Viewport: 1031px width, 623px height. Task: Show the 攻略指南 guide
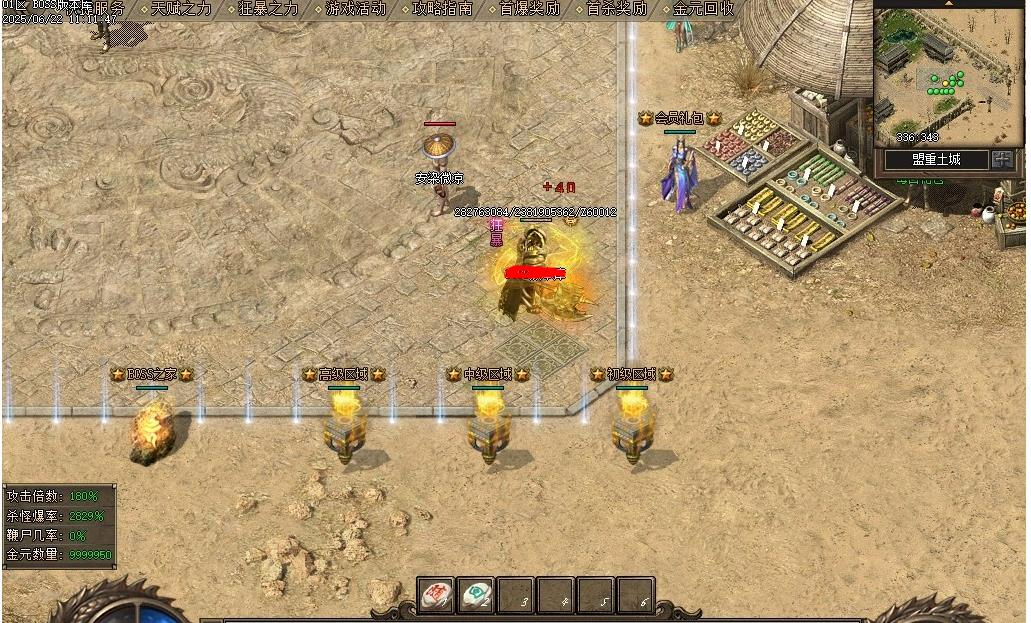coord(442,9)
